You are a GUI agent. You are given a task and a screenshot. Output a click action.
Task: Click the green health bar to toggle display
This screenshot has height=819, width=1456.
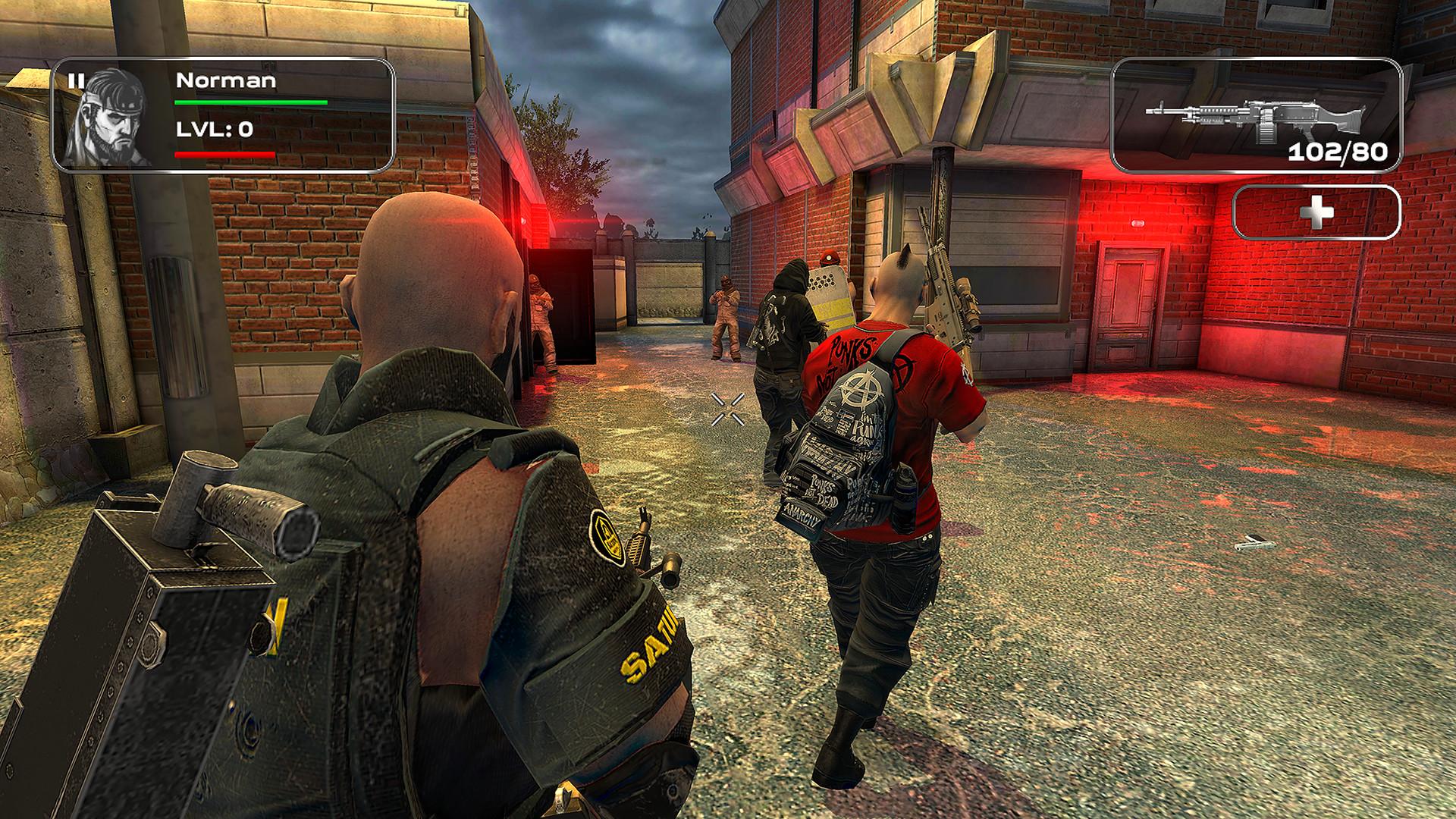[x=250, y=101]
